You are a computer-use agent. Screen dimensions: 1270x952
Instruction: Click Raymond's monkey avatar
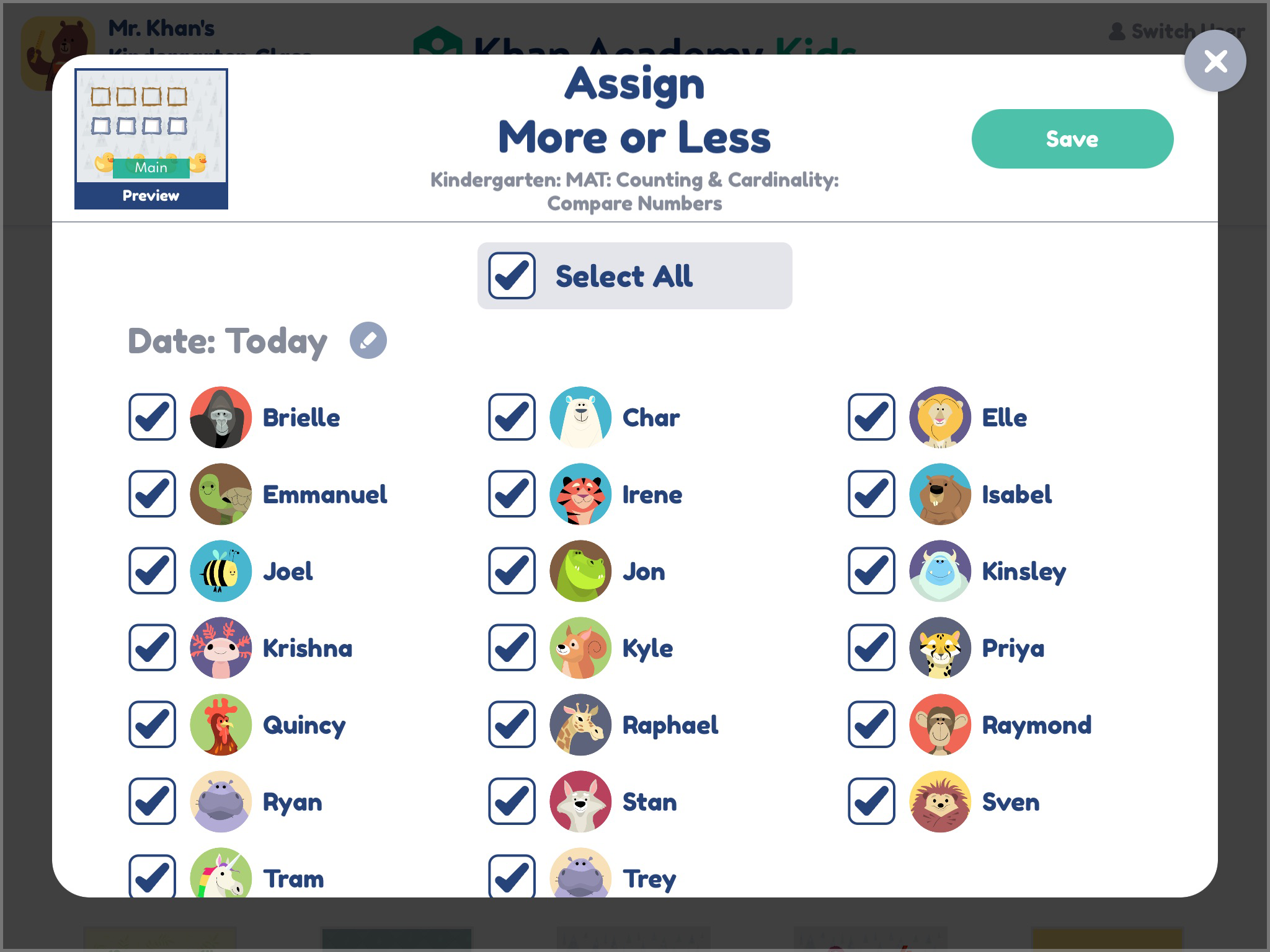(x=939, y=725)
